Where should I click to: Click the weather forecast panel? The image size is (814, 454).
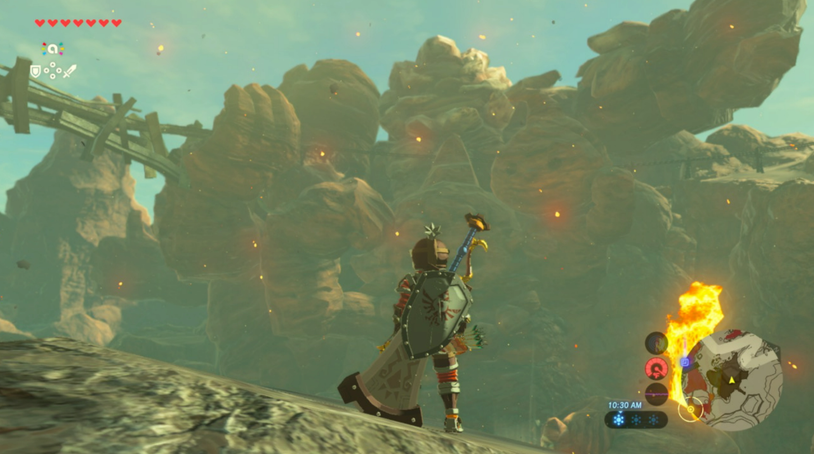636,420
